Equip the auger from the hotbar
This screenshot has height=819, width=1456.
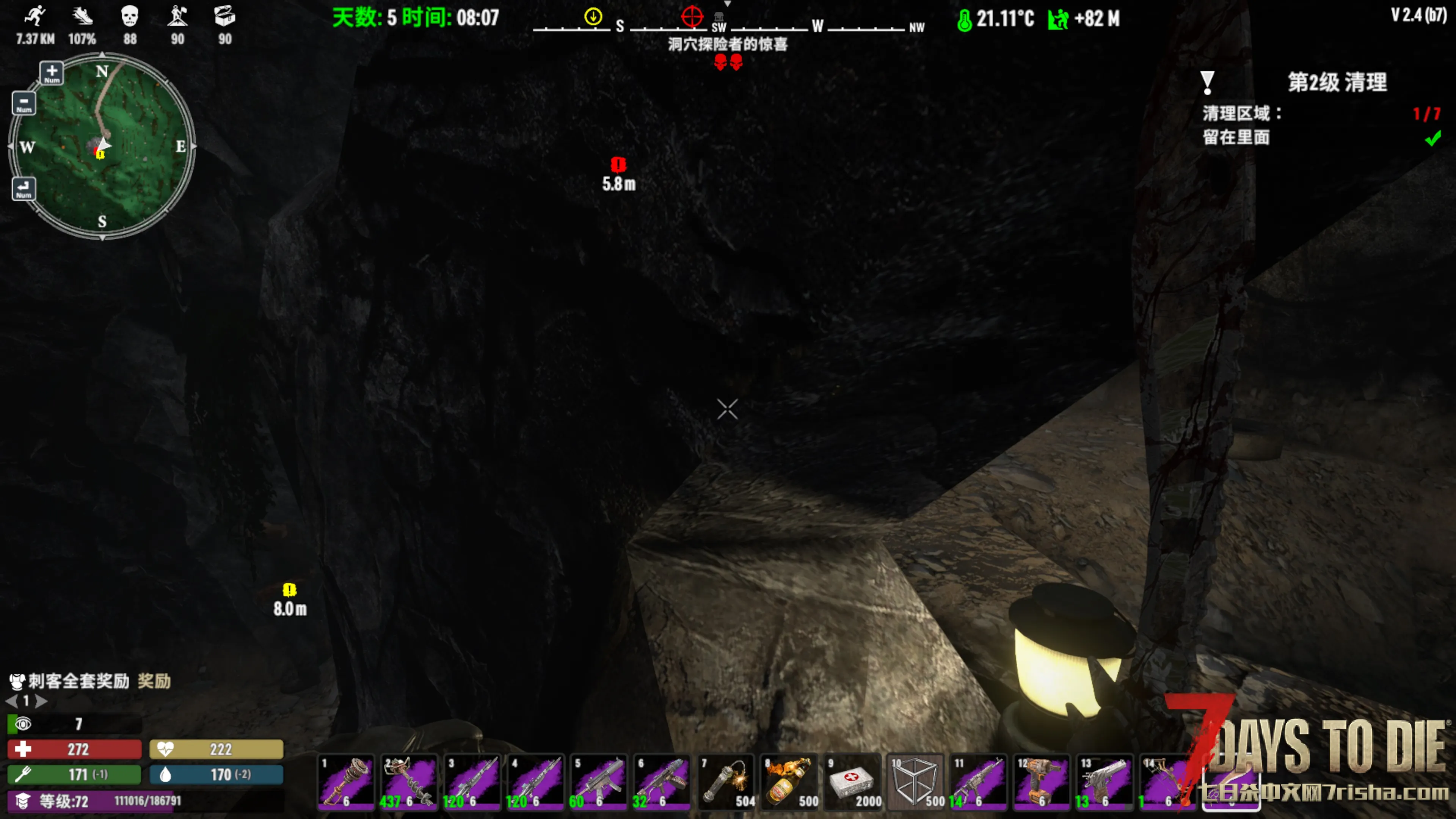pyautogui.click(x=409, y=782)
